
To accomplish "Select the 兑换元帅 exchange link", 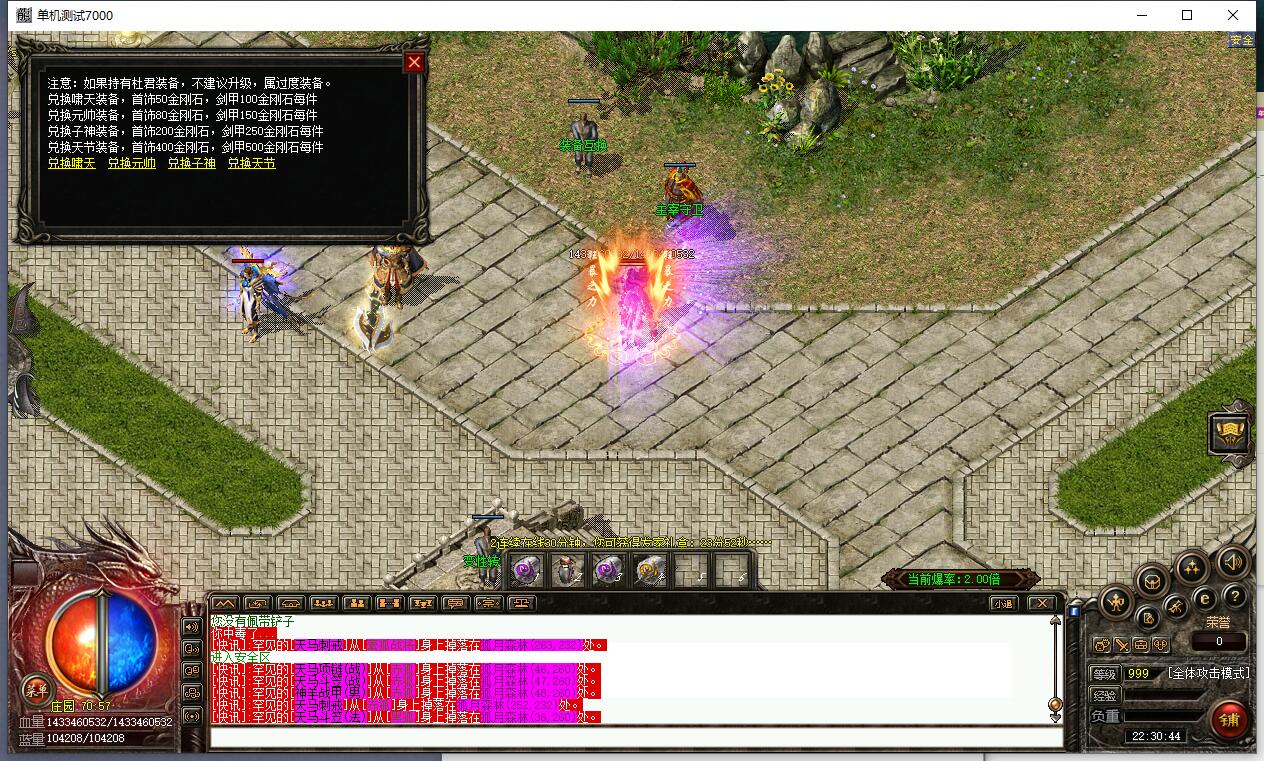I will [x=131, y=163].
